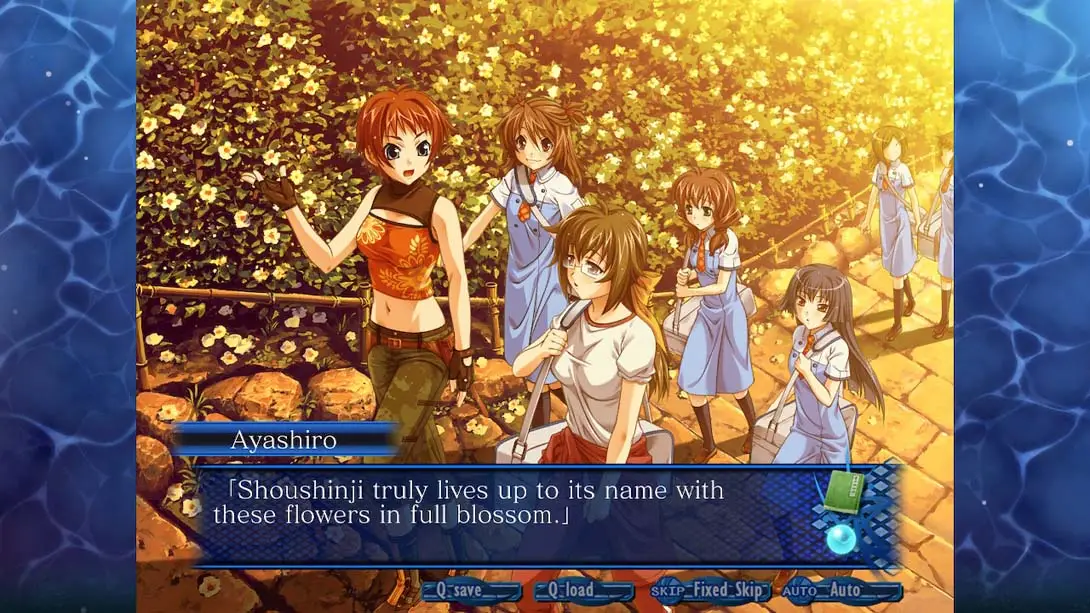The image size is (1090, 613).
Task: Click the glowing cyan orb icon
Action: click(841, 540)
